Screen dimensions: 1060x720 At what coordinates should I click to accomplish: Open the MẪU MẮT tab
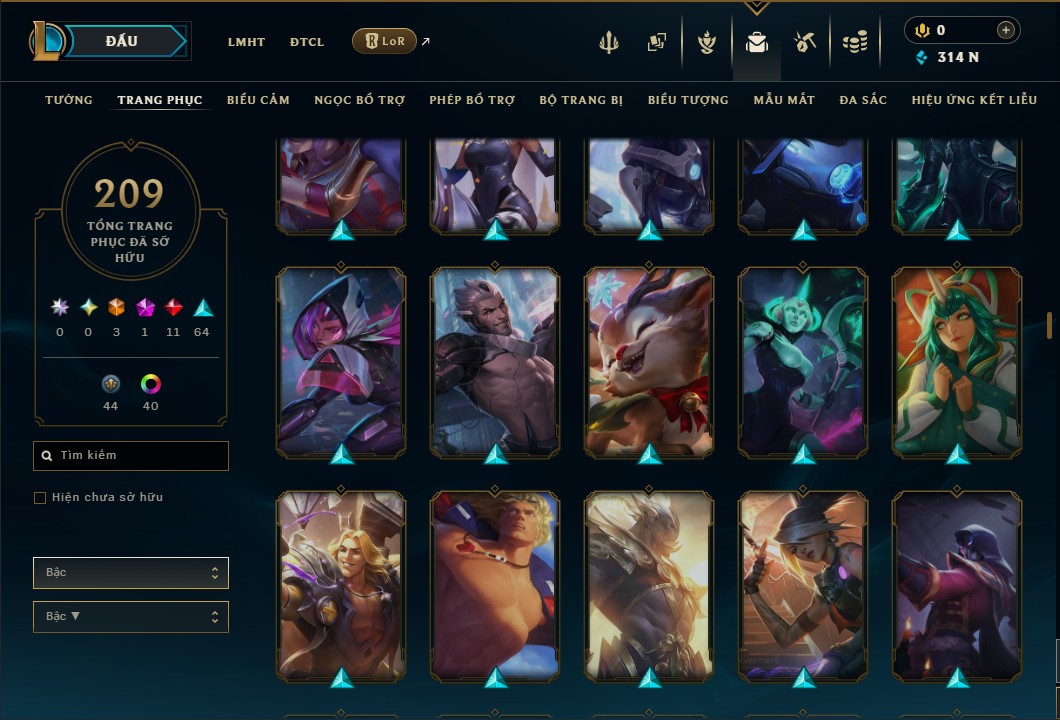pos(784,100)
